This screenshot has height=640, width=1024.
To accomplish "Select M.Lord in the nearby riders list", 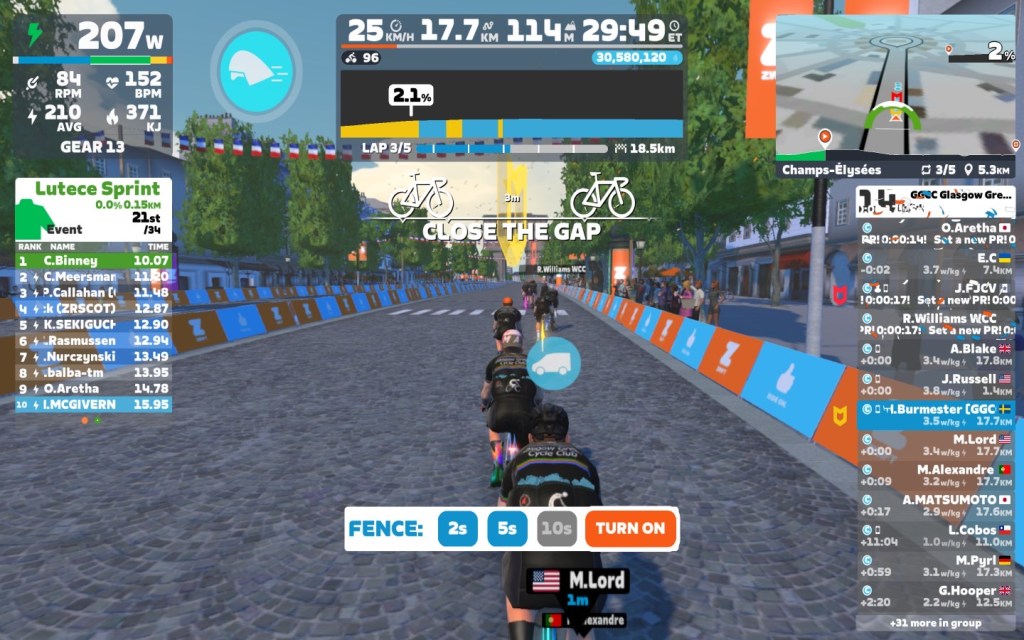I will point(935,446).
